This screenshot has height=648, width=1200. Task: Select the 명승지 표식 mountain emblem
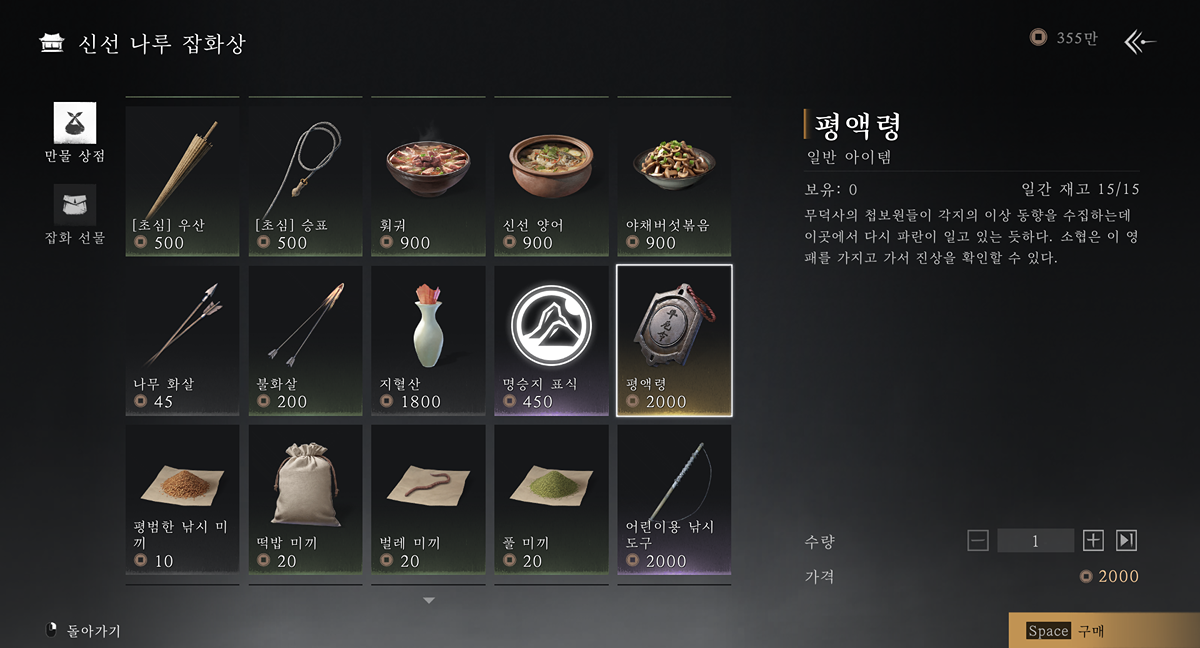coord(551,340)
